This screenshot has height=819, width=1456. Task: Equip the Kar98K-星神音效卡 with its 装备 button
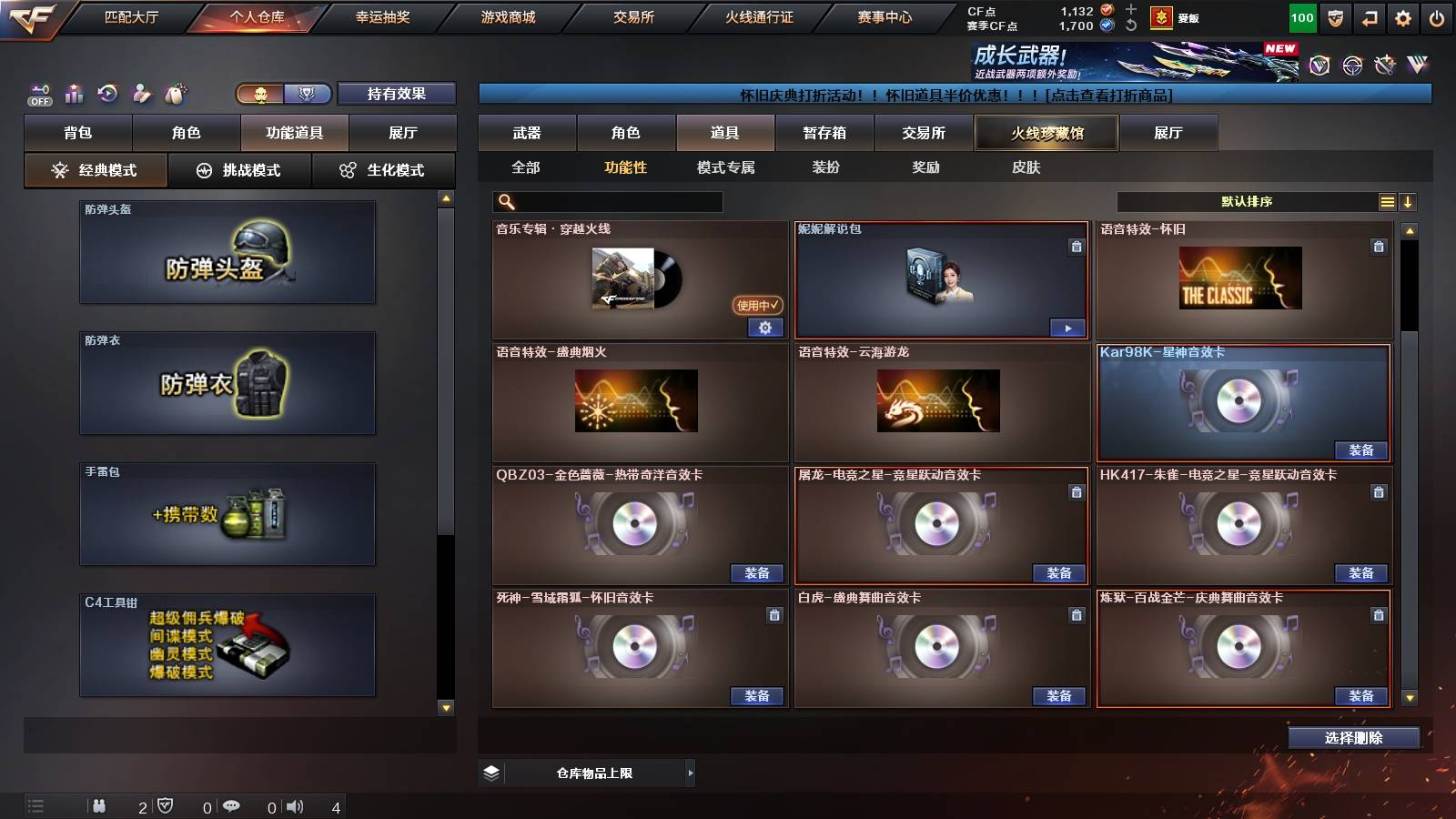[x=1362, y=450]
